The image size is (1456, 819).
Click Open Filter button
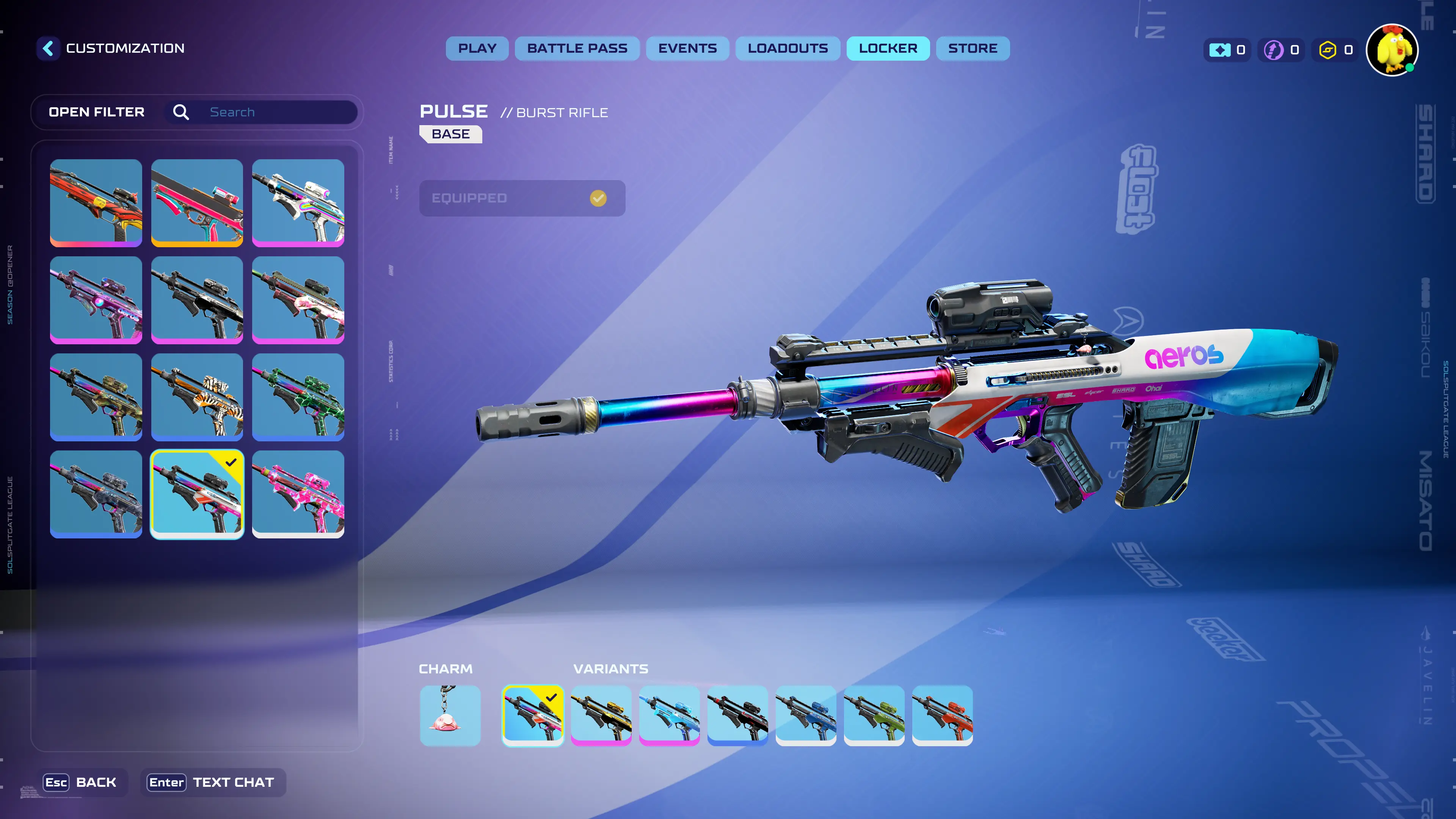[x=97, y=112]
